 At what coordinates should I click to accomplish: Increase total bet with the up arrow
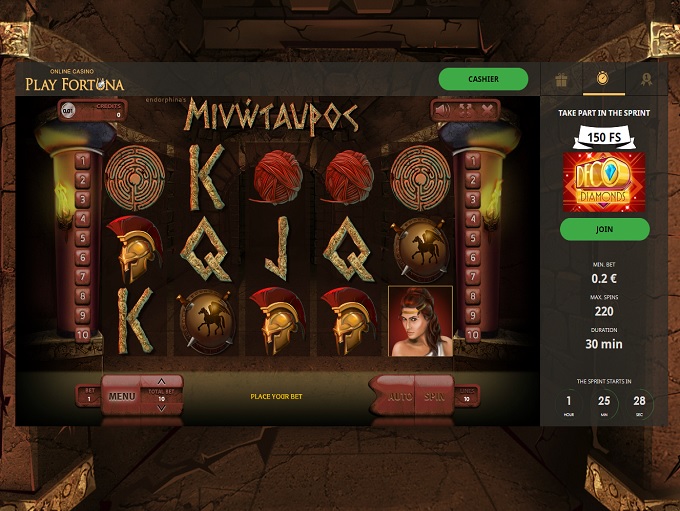(162, 382)
